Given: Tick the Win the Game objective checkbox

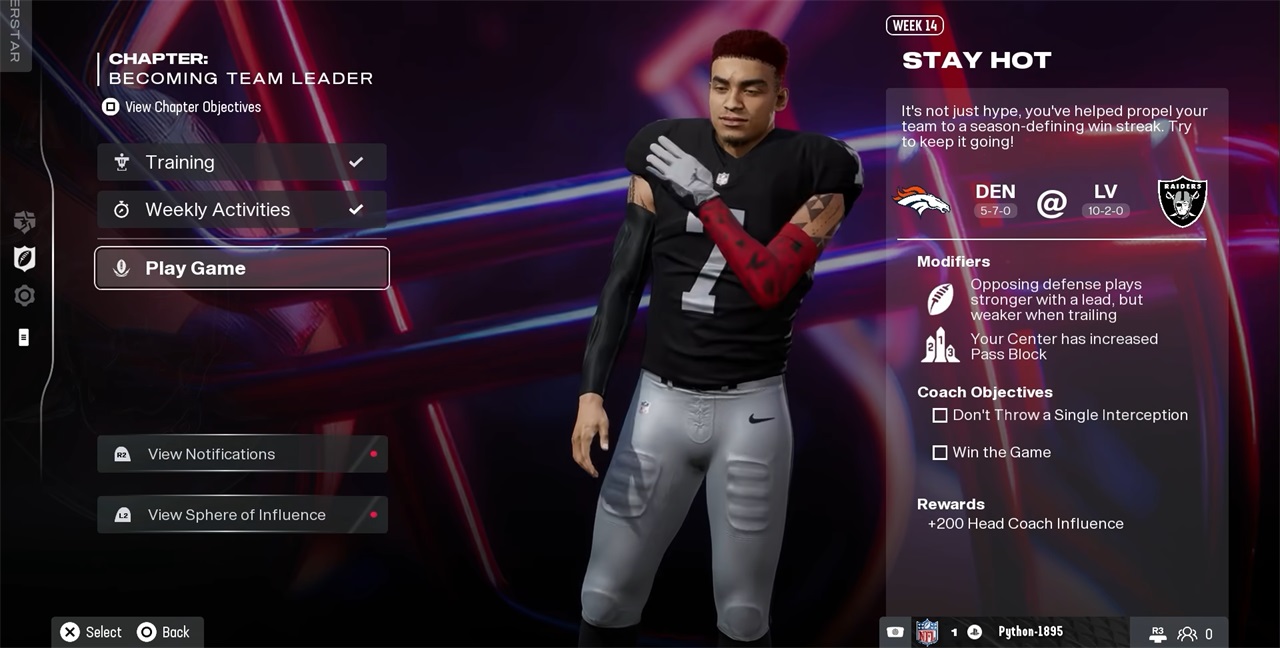Looking at the screenshot, I should (x=940, y=453).
